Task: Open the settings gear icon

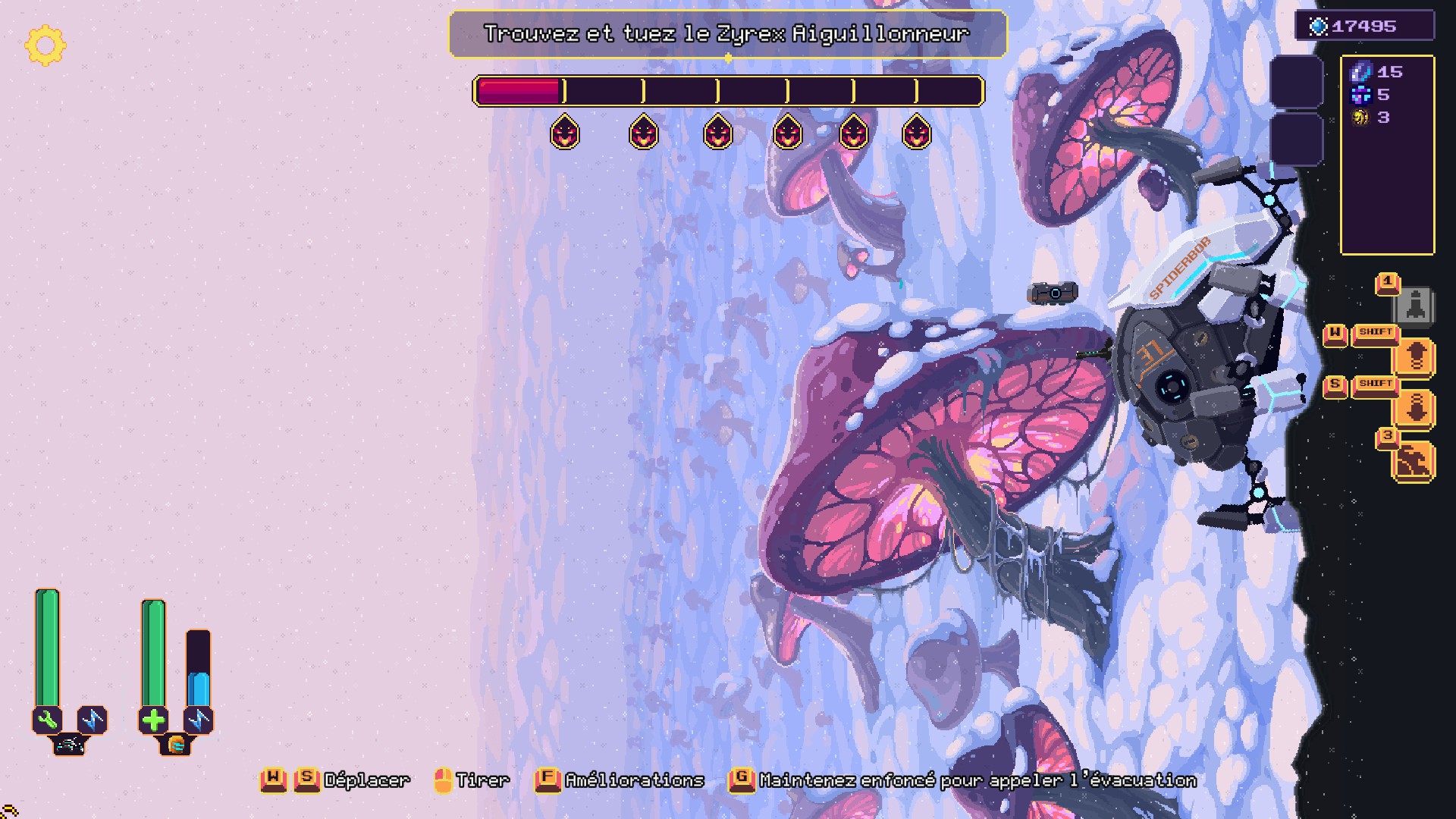Action: tap(45, 45)
